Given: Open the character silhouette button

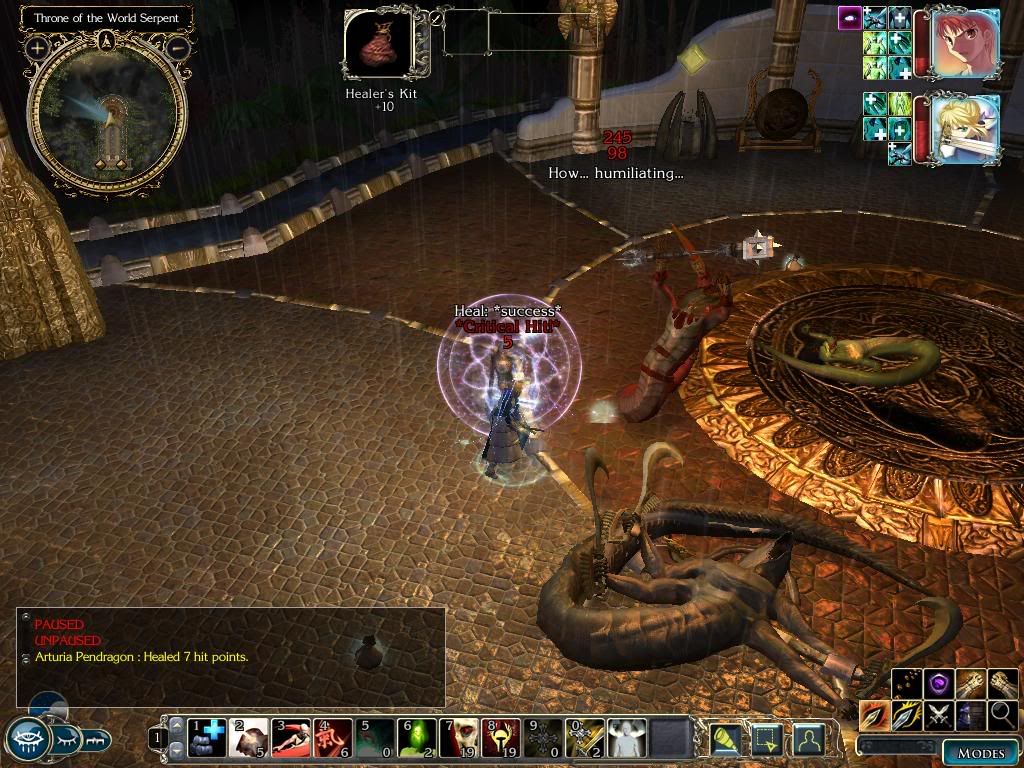Looking at the screenshot, I should pos(809,739).
